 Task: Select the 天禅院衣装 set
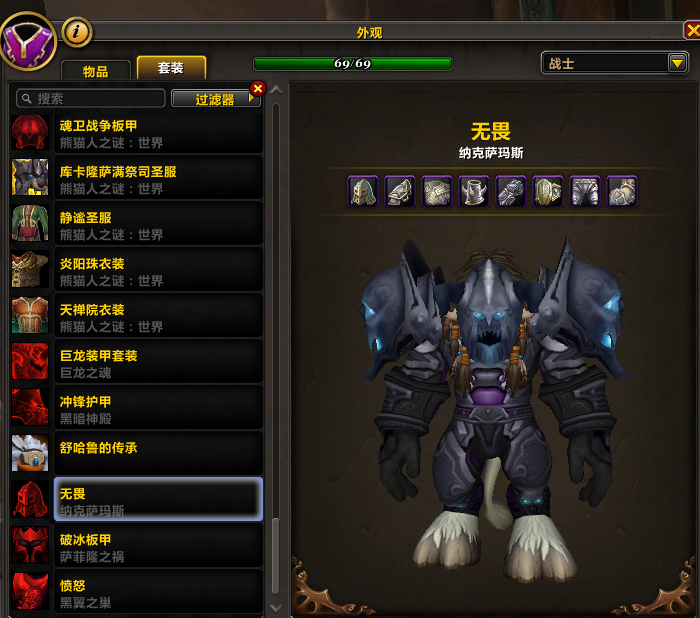(x=137, y=317)
